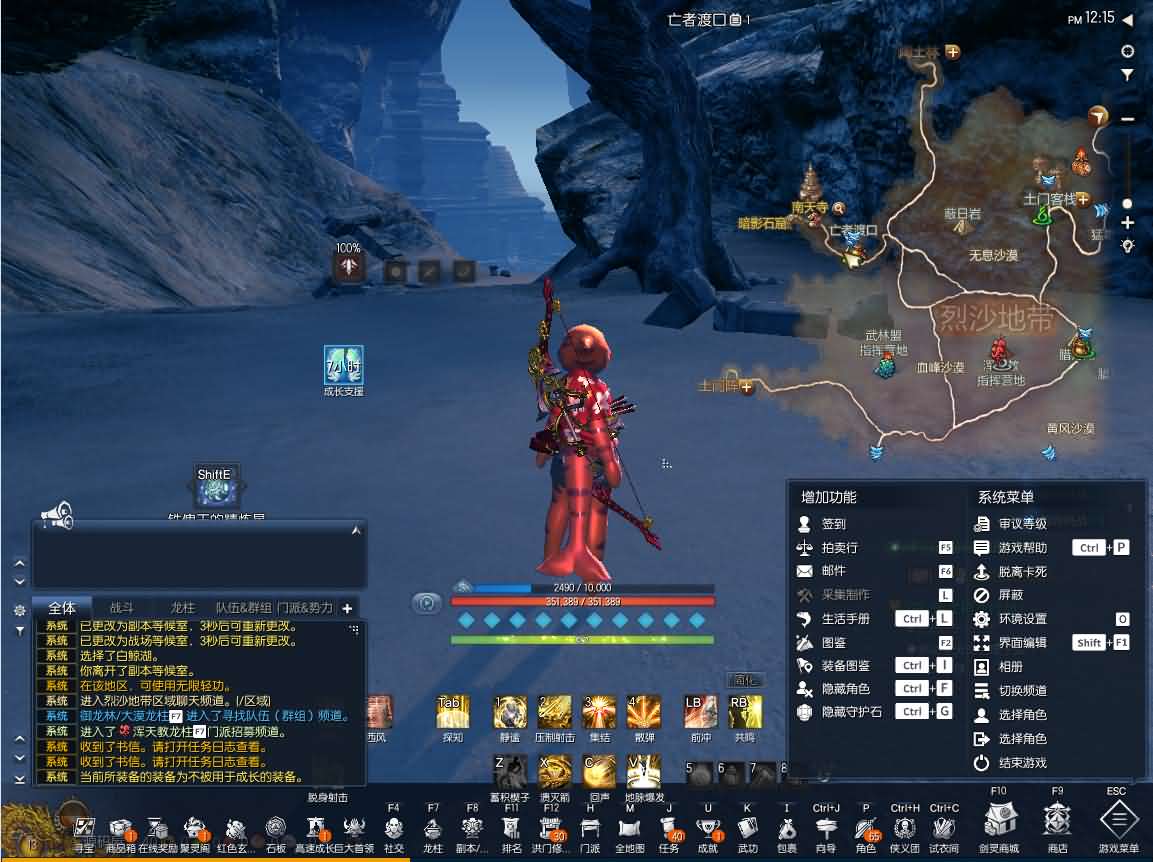Click the 土门客栈 marker on the map

tap(1048, 199)
